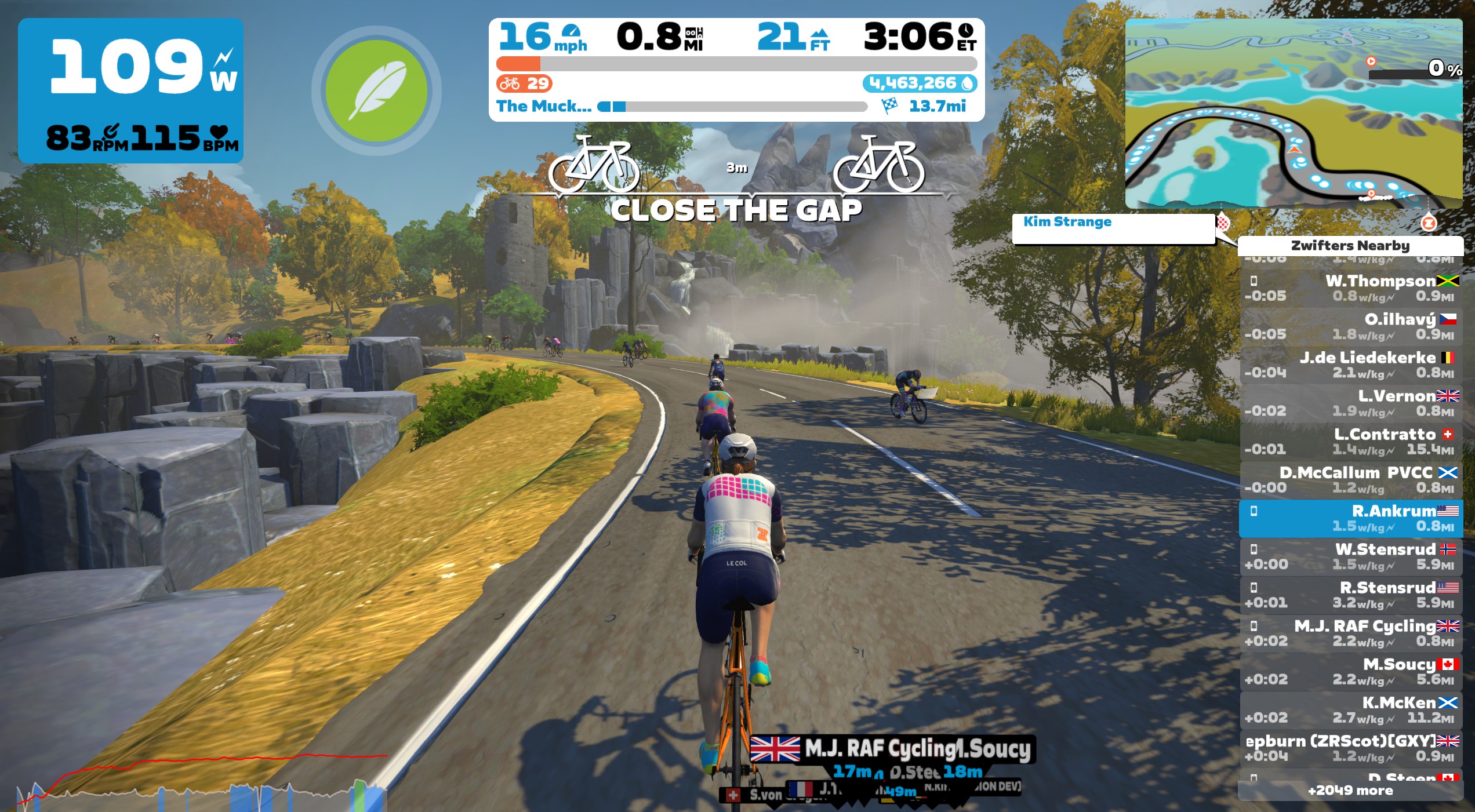Image resolution: width=1475 pixels, height=812 pixels.
Task: Select L.Contratto rider row
Action: pos(1351,442)
